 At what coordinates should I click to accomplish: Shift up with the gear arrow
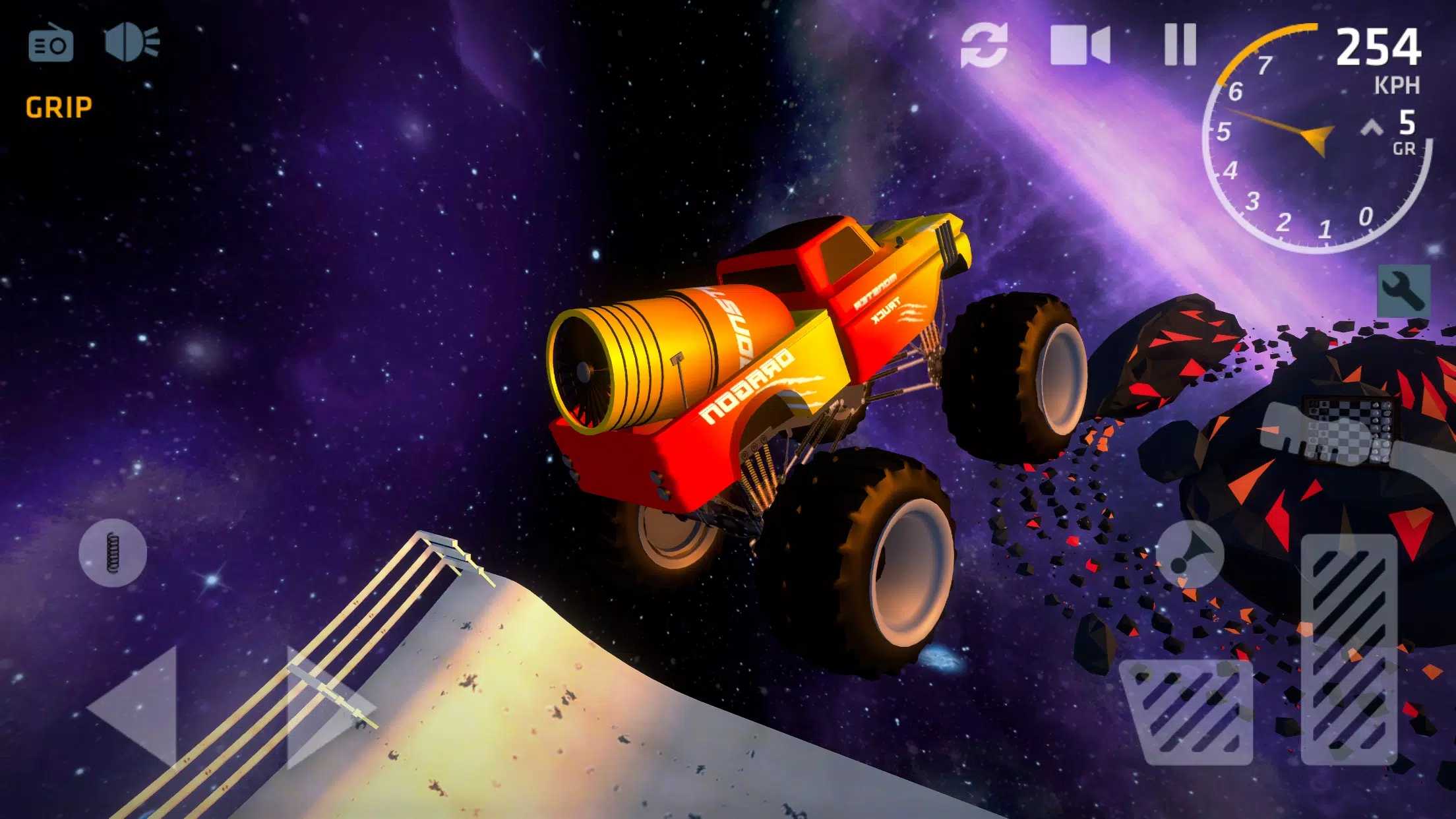[x=1372, y=127]
